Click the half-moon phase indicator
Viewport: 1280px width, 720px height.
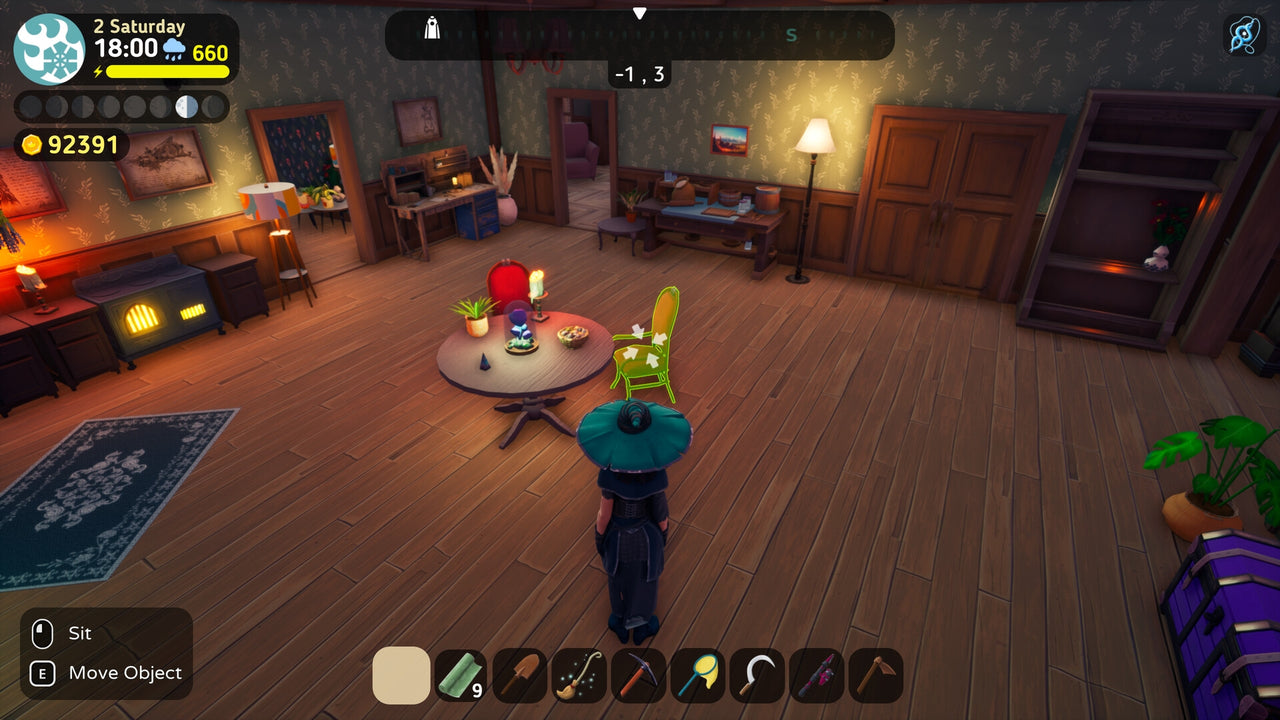[183, 105]
